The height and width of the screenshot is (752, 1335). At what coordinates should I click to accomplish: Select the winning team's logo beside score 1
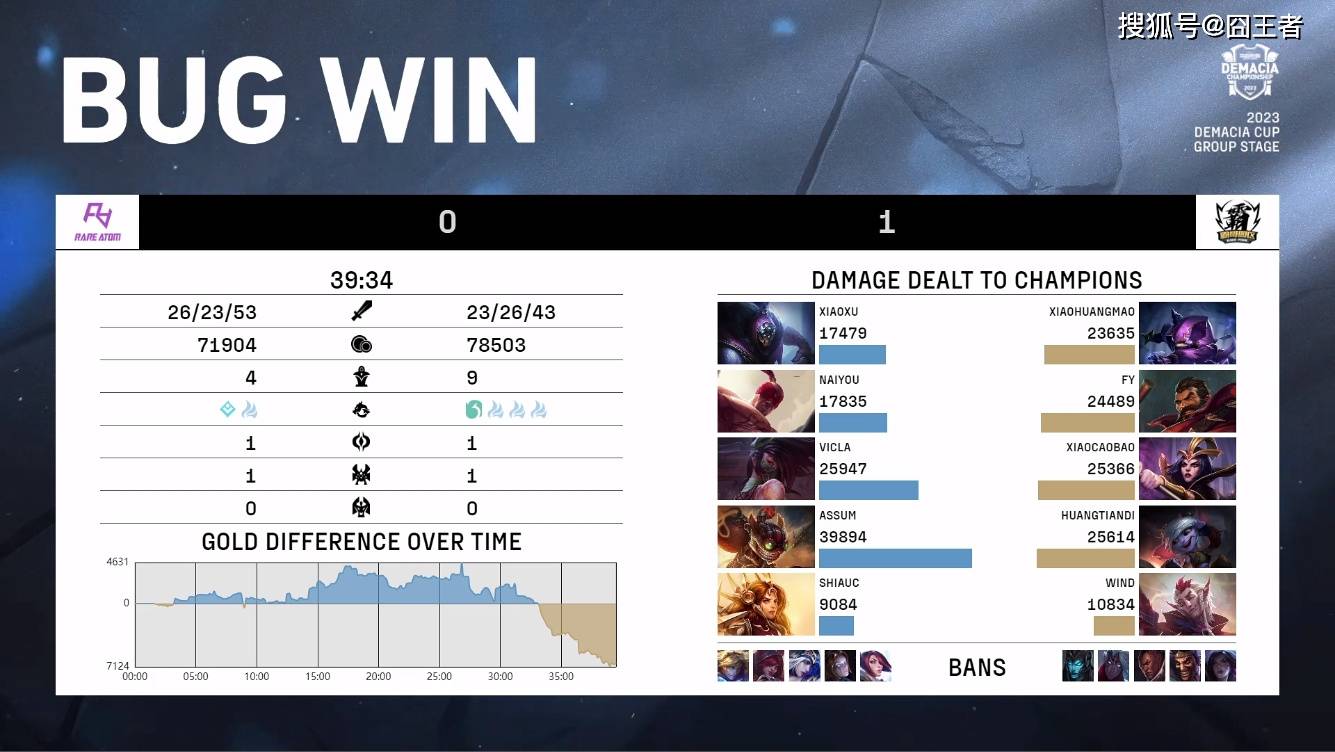pyautogui.click(x=1237, y=222)
